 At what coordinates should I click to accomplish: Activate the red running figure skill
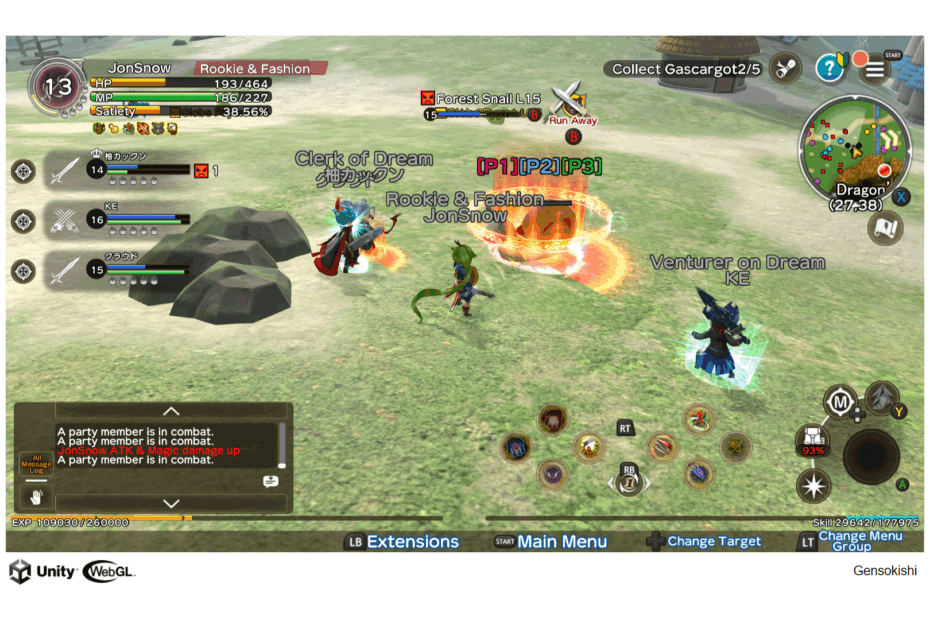[x=698, y=419]
